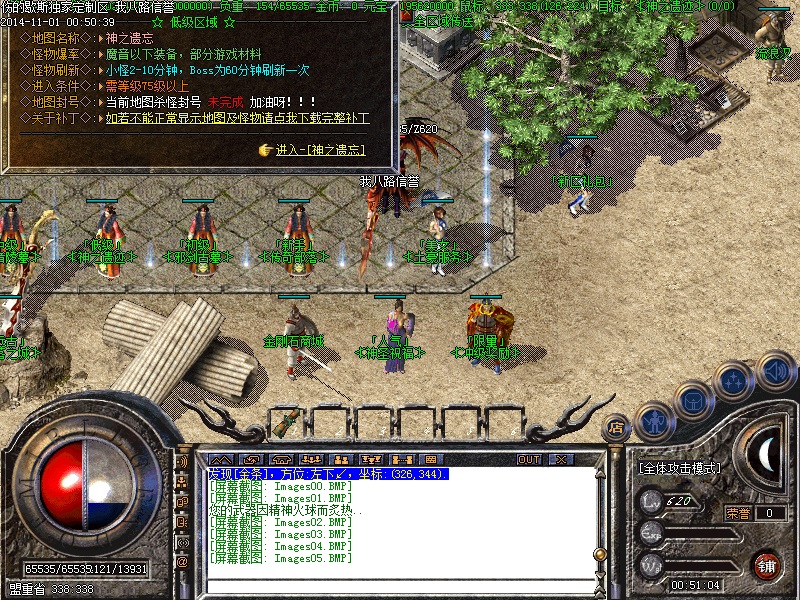The width and height of the screenshot is (800, 600).
Task: Click the red 铺 stall button
Action: pos(767,565)
